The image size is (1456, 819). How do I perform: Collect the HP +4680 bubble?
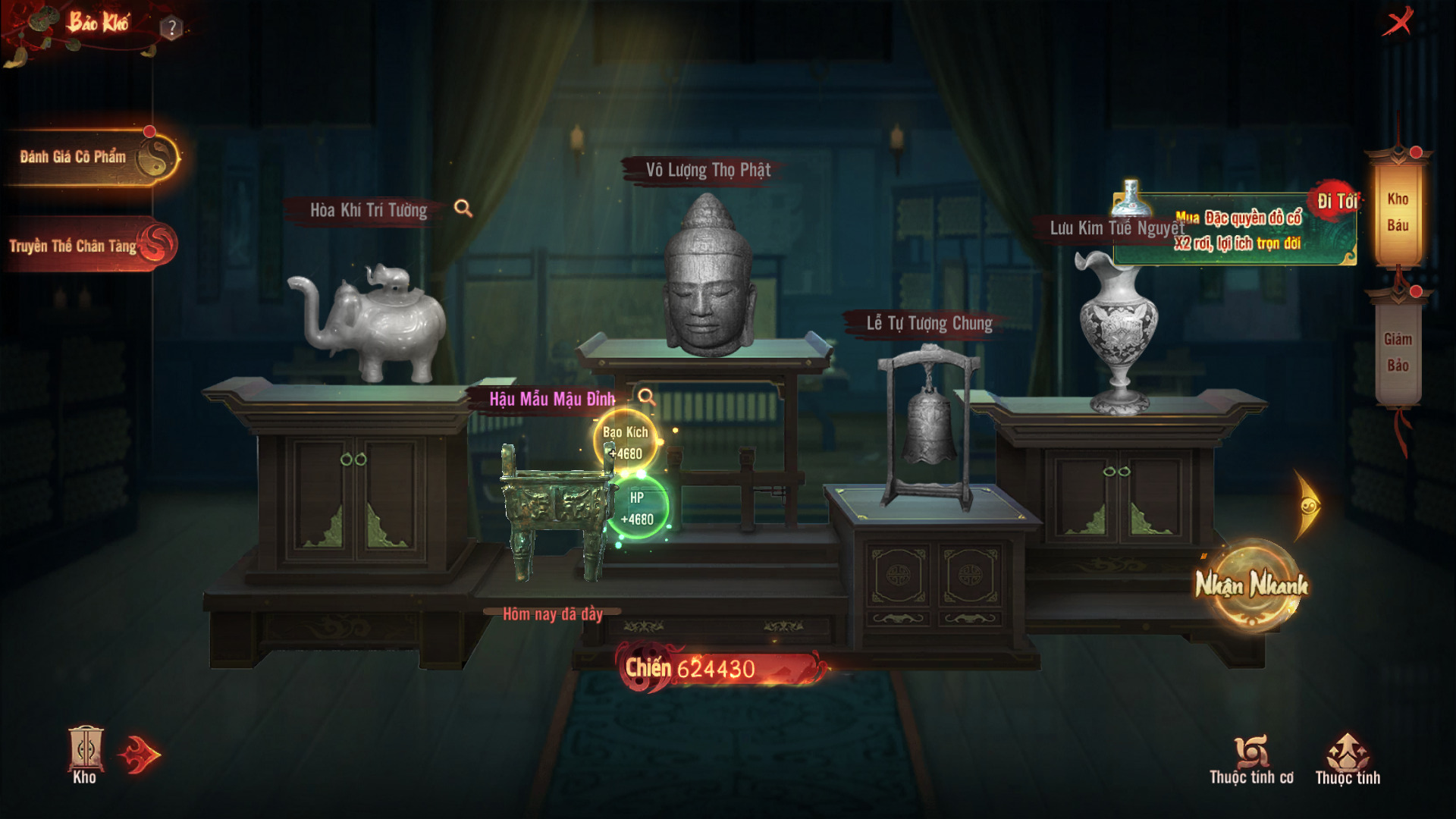coord(637,508)
